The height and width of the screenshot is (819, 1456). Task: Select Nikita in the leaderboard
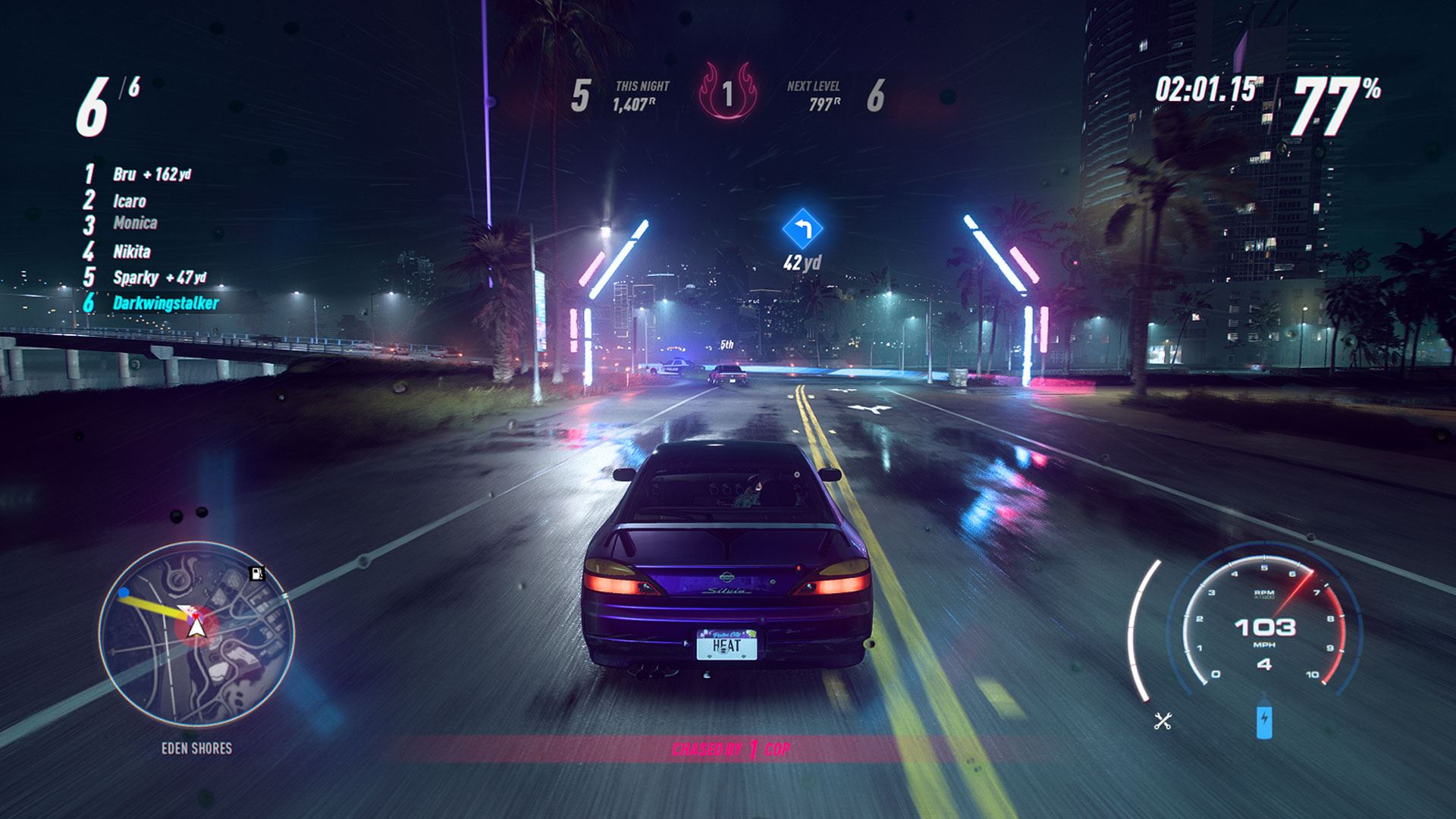pos(132,251)
